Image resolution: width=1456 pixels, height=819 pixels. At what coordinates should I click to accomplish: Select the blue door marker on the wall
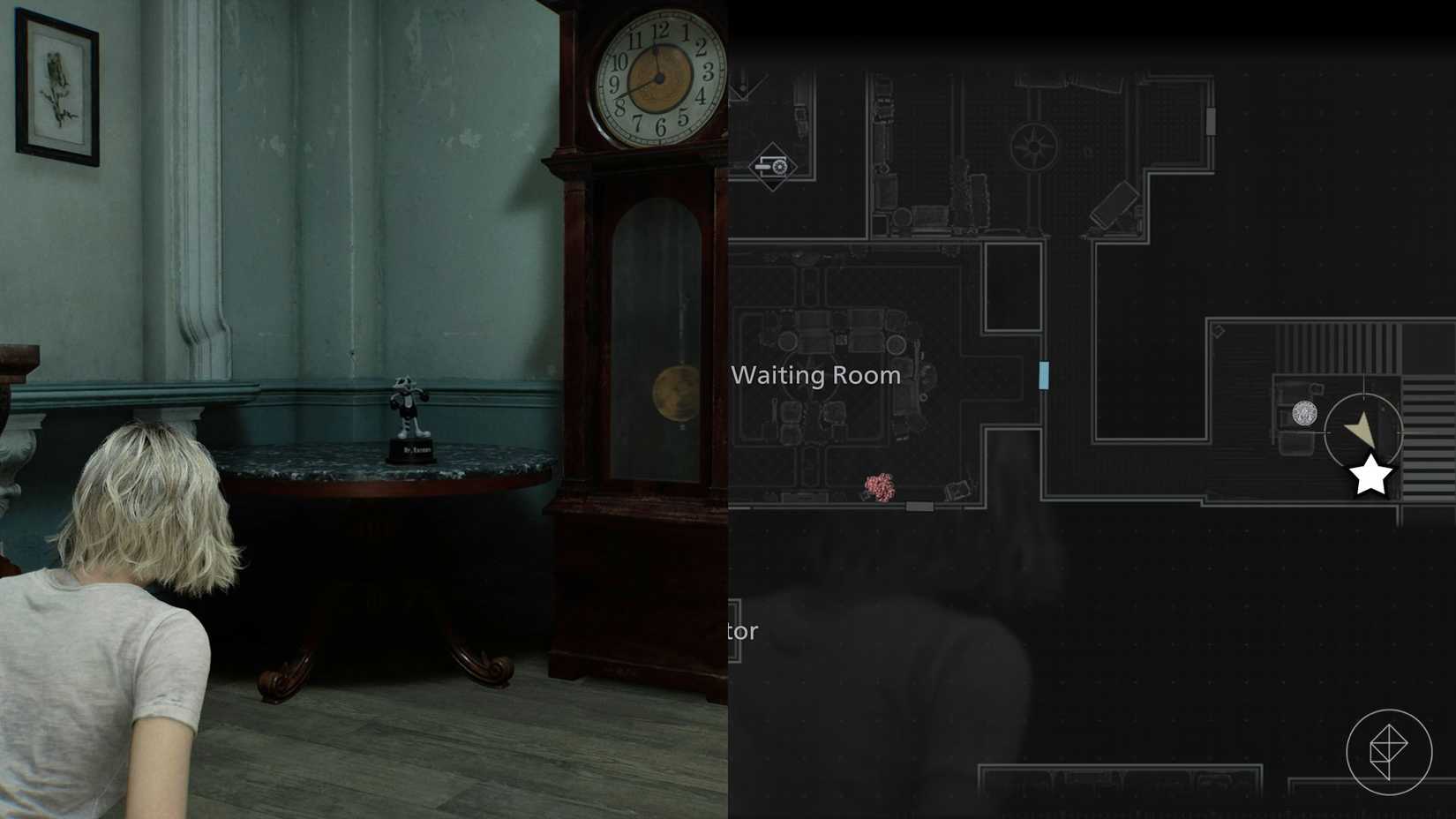(x=1042, y=375)
